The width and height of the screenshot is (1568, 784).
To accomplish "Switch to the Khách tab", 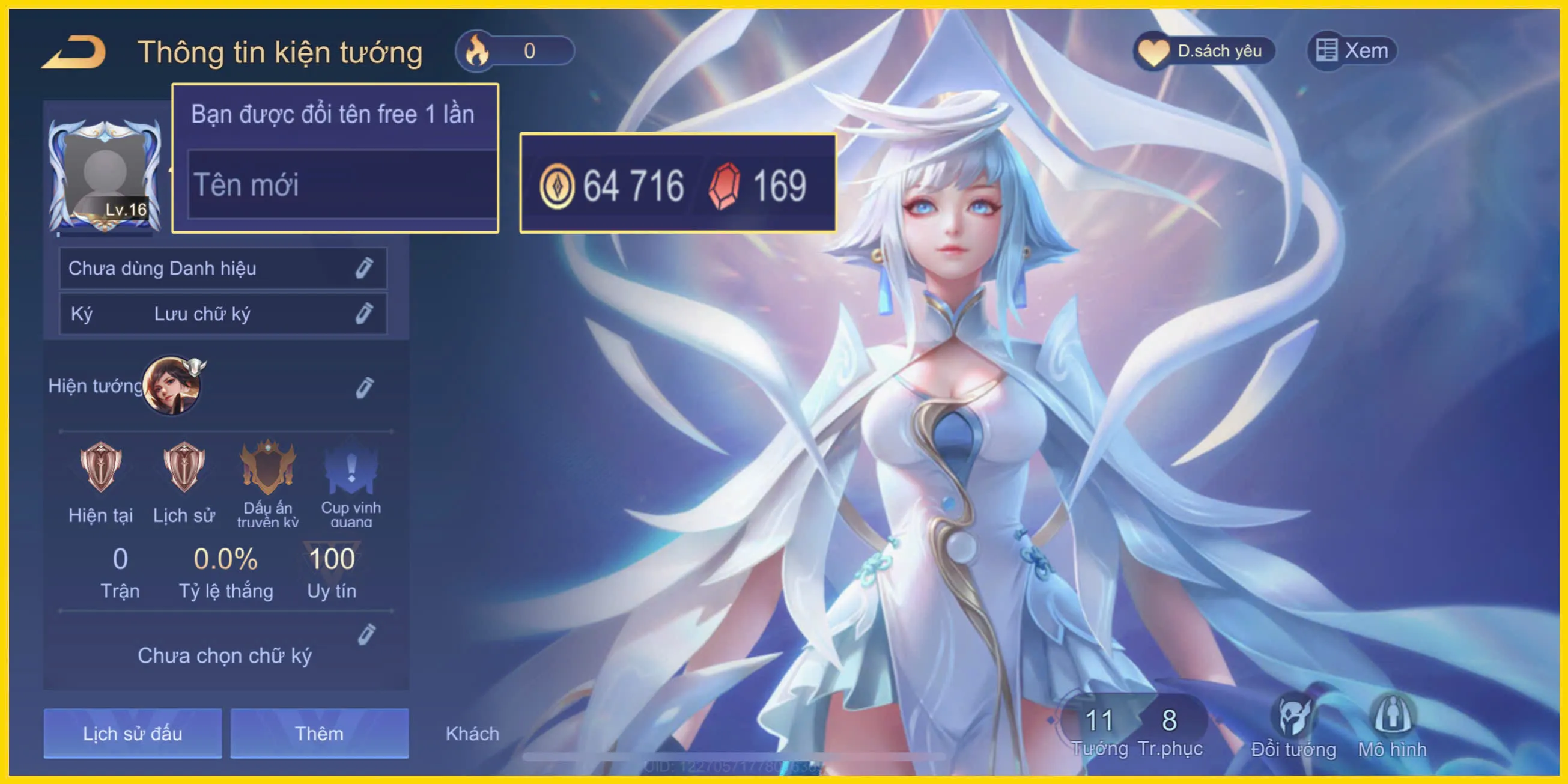I will (x=472, y=734).
